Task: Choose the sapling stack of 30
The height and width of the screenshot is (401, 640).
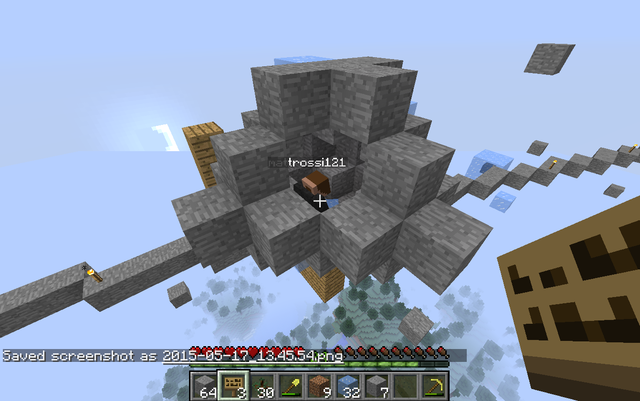Action: (x=261, y=383)
